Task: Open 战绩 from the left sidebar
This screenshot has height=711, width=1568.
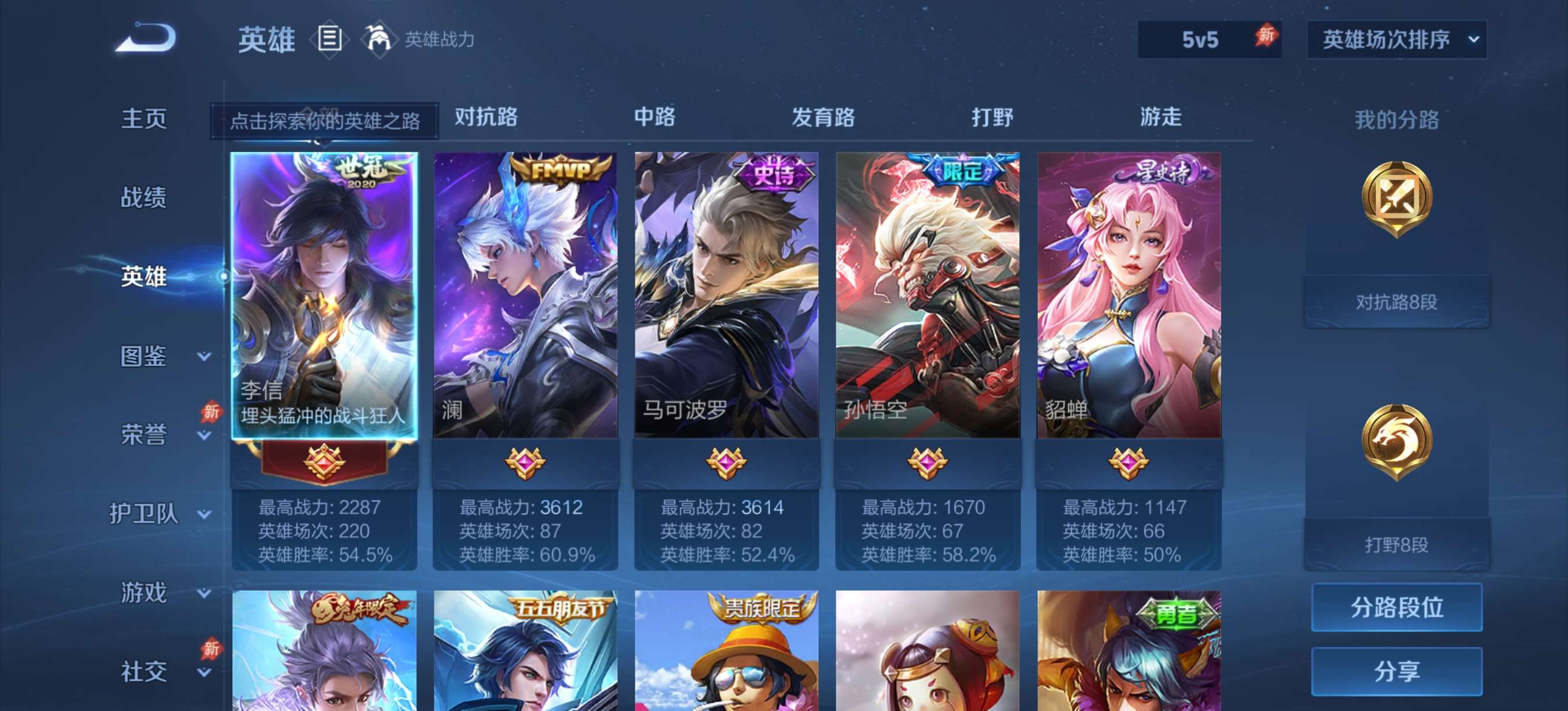Action: pyautogui.click(x=145, y=198)
